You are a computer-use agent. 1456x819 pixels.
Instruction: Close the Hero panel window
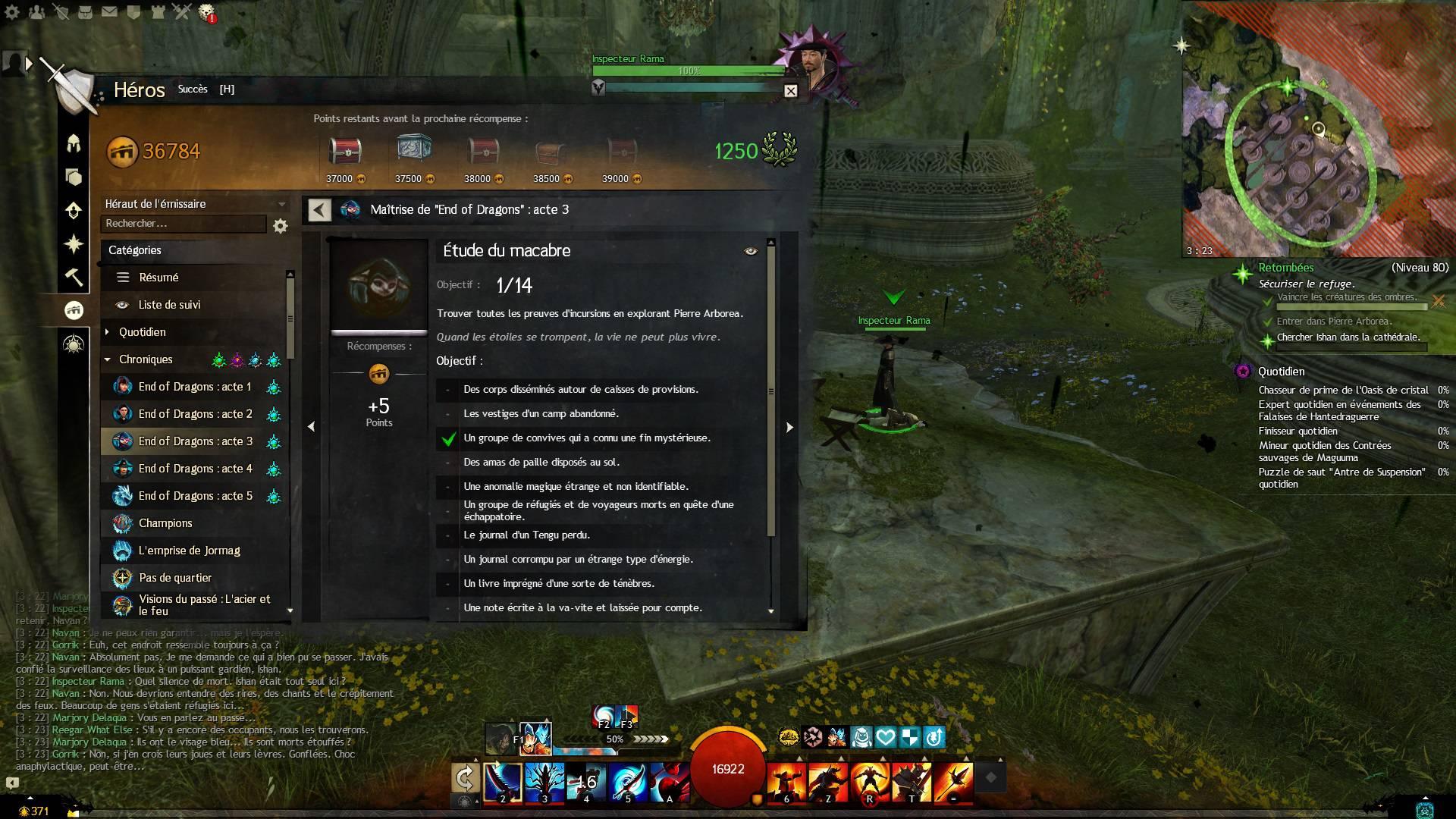[x=790, y=91]
